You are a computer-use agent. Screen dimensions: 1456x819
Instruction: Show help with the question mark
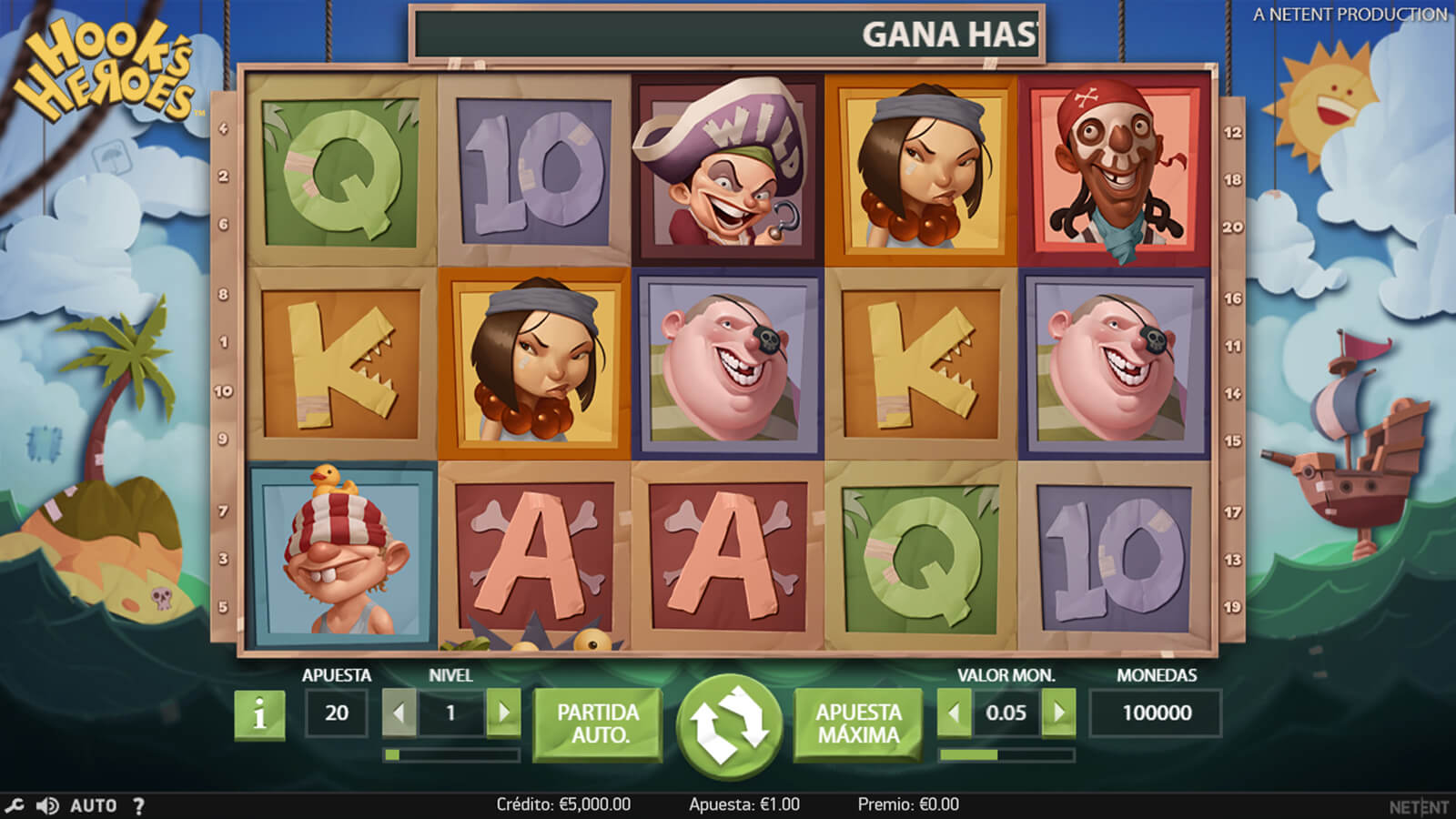tap(138, 805)
